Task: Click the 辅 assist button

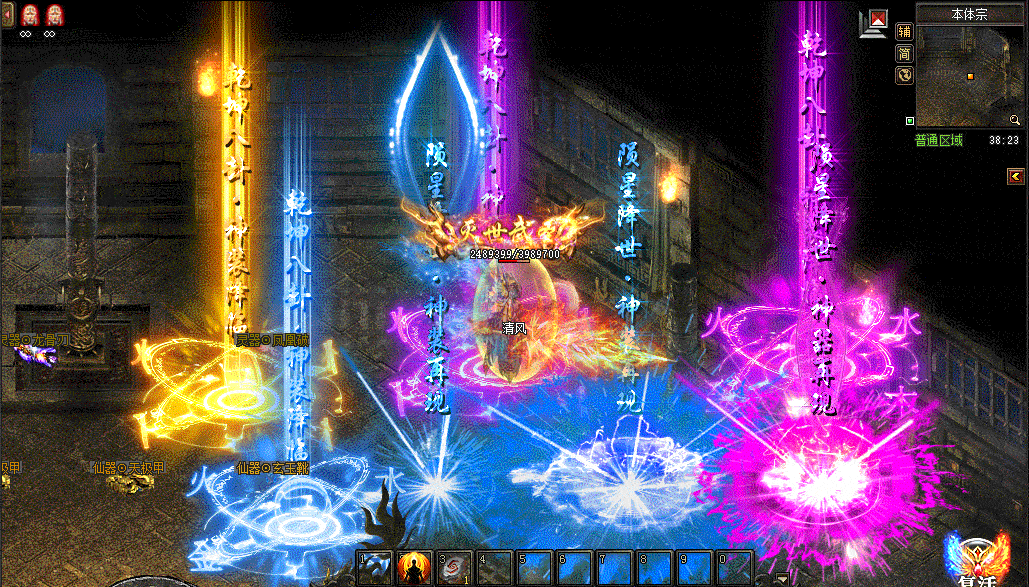Action: [x=904, y=31]
